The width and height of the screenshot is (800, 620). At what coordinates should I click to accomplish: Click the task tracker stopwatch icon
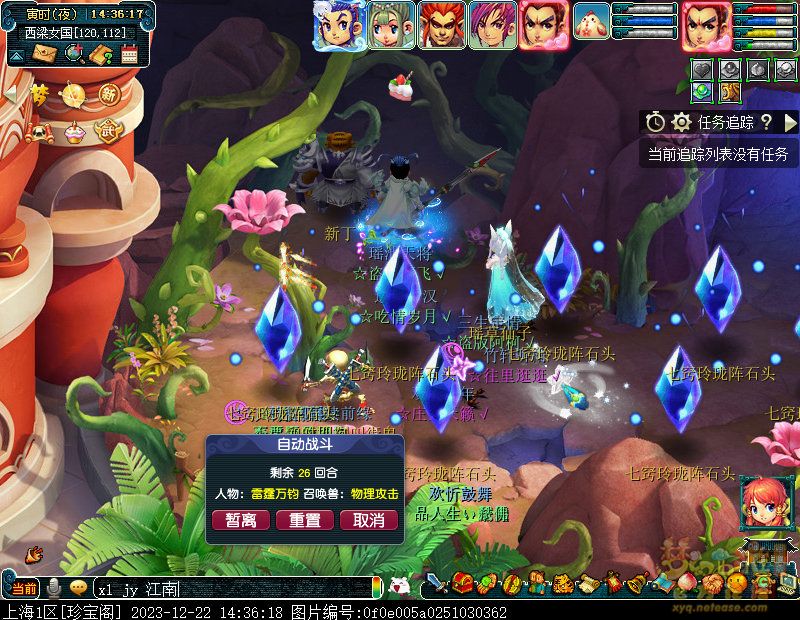(655, 122)
